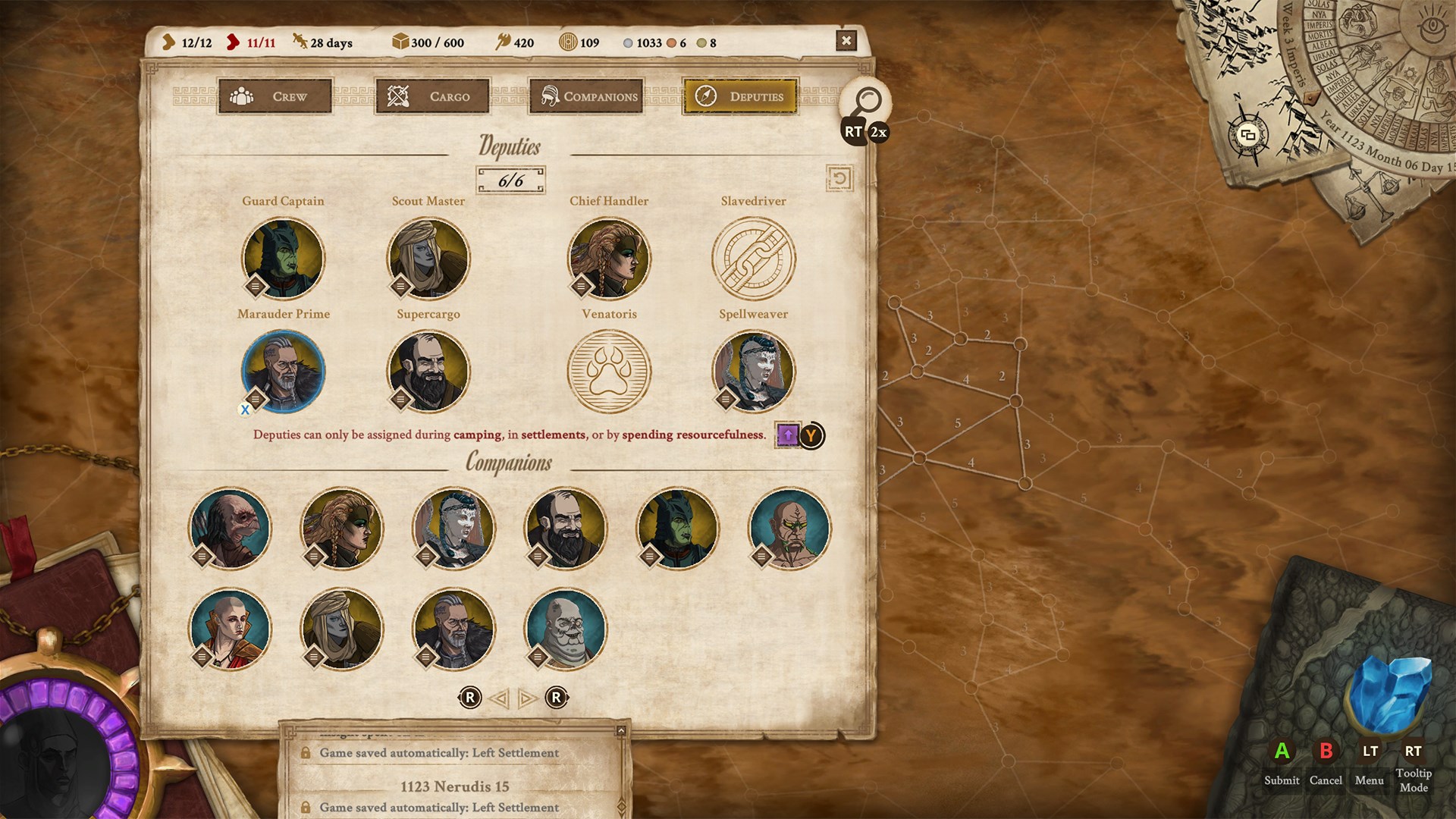Viewport: 1456px width, 819px height.
Task: Select the Spellweaver deputy portrait
Action: (x=754, y=372)
